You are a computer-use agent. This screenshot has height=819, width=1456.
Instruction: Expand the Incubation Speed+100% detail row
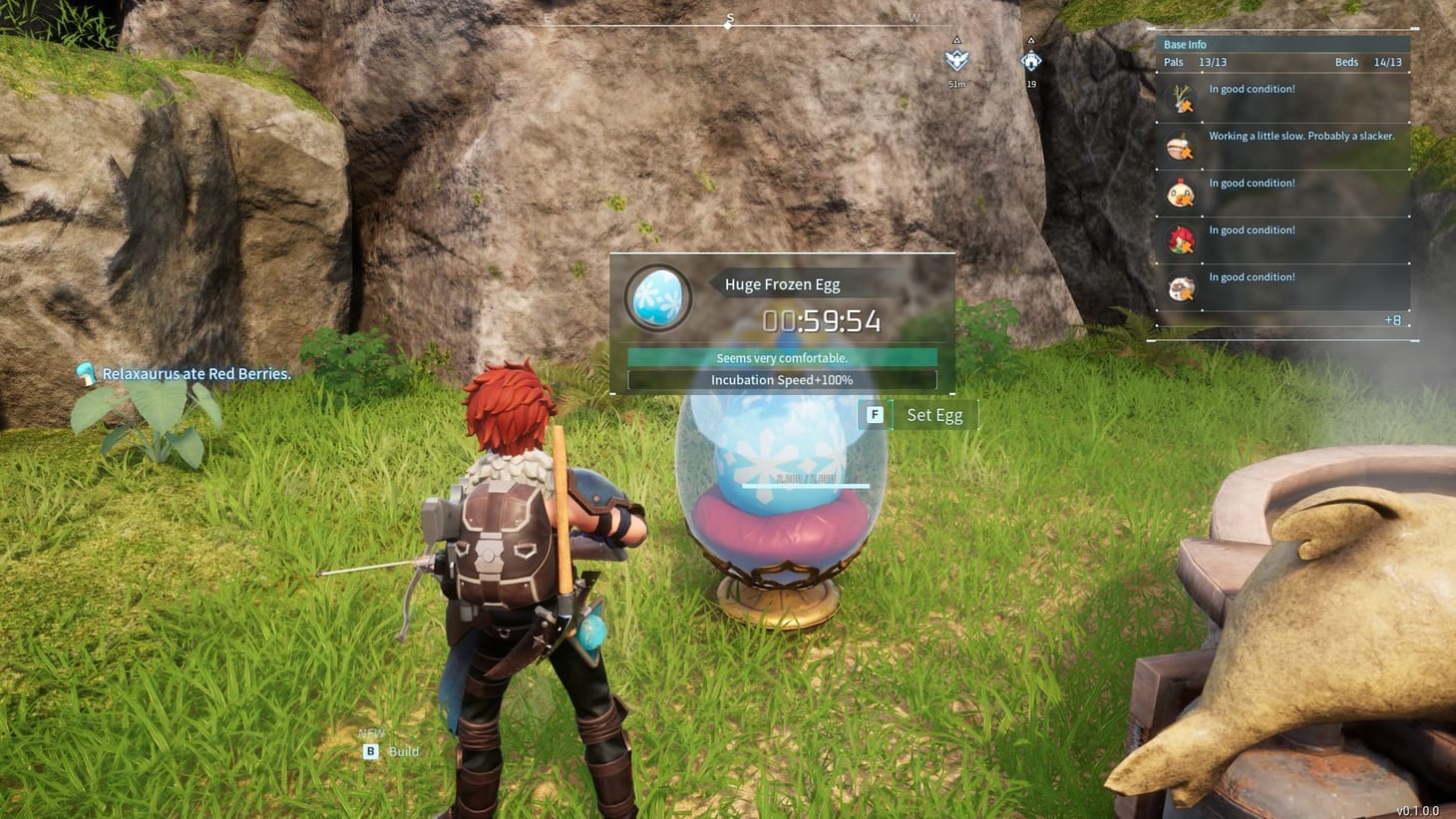(x=782, y=379)
